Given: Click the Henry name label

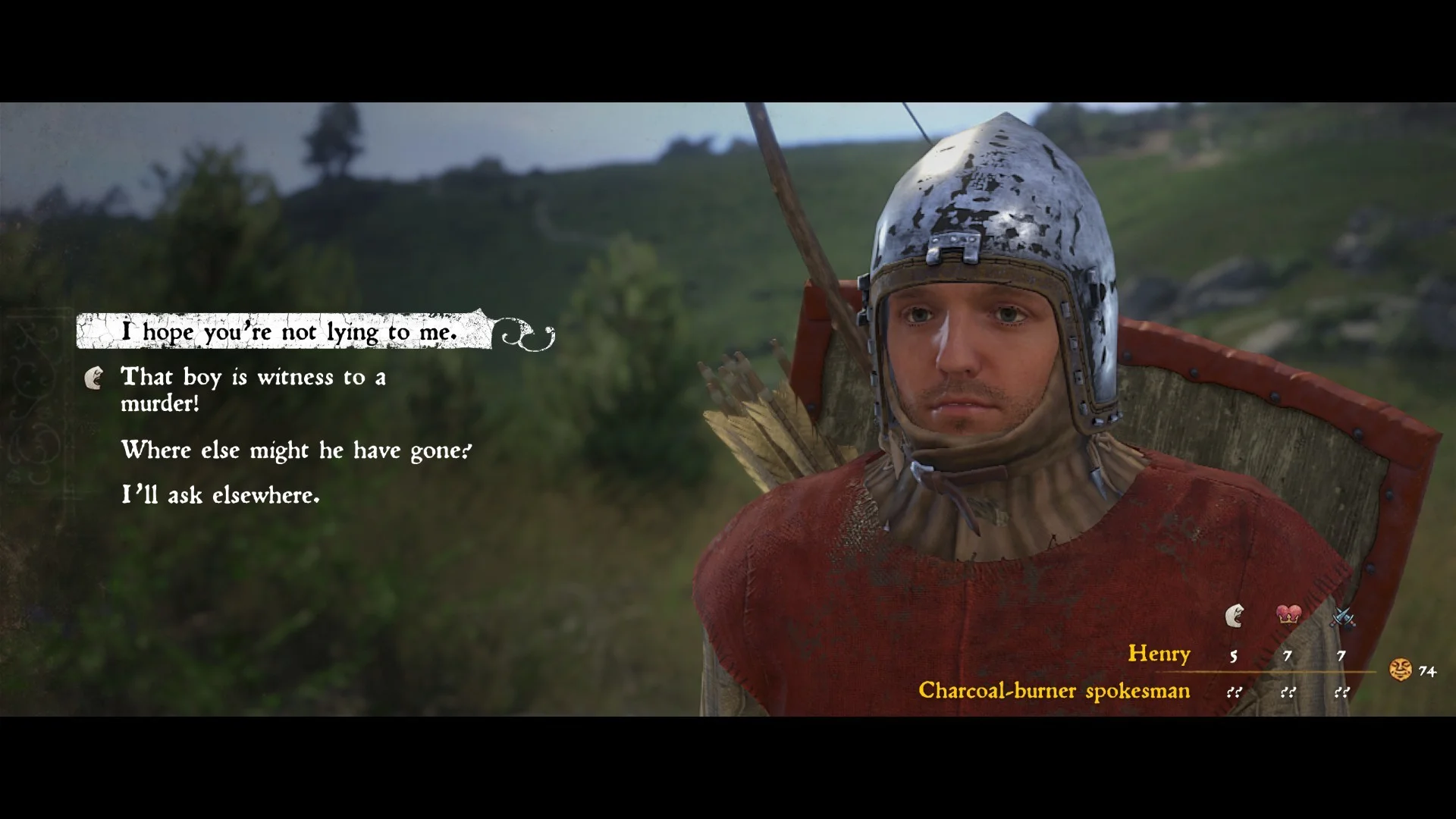Looking at the screenshot, I should tap(1159, 654).
